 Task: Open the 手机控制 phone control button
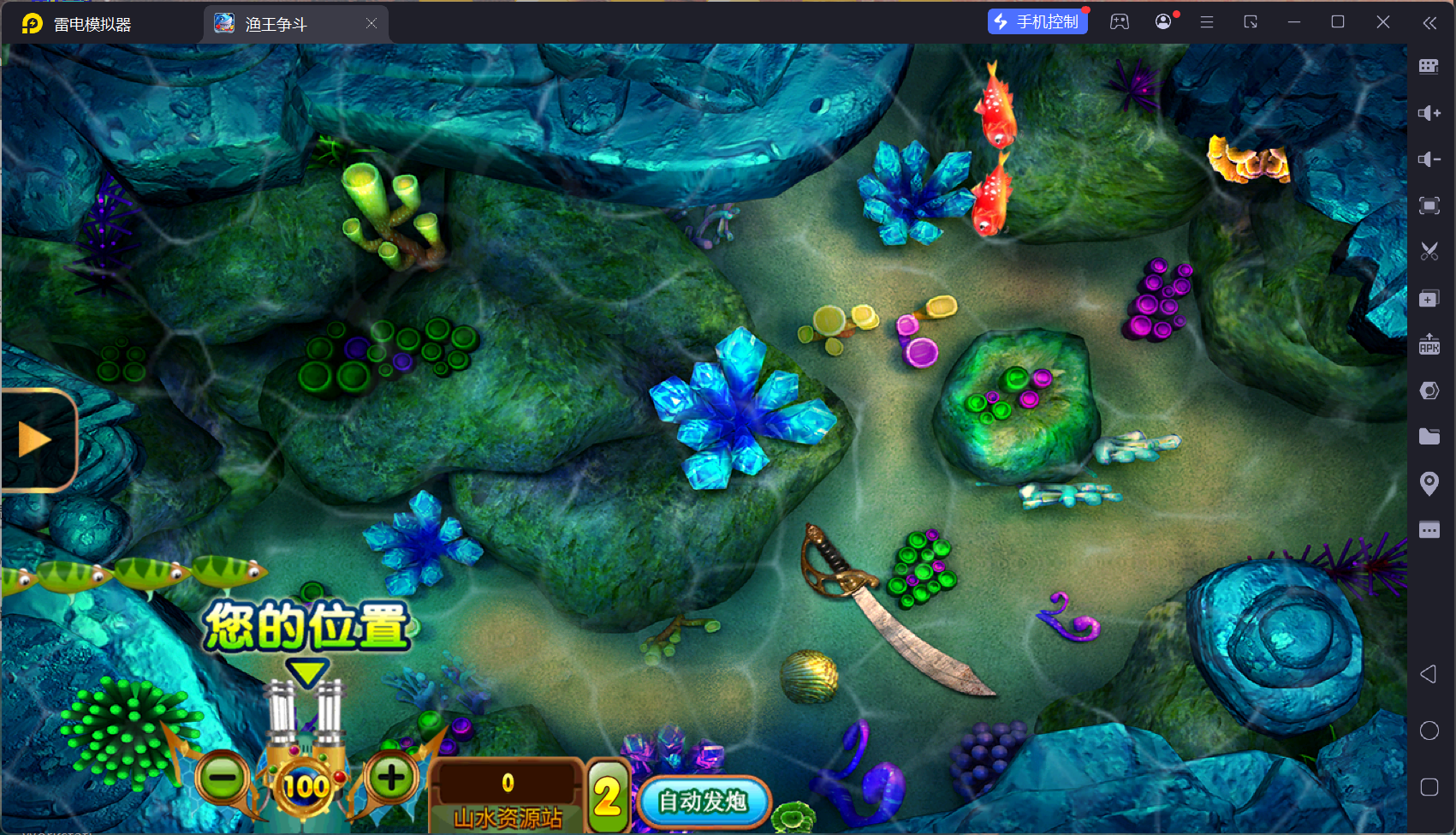1037,22
